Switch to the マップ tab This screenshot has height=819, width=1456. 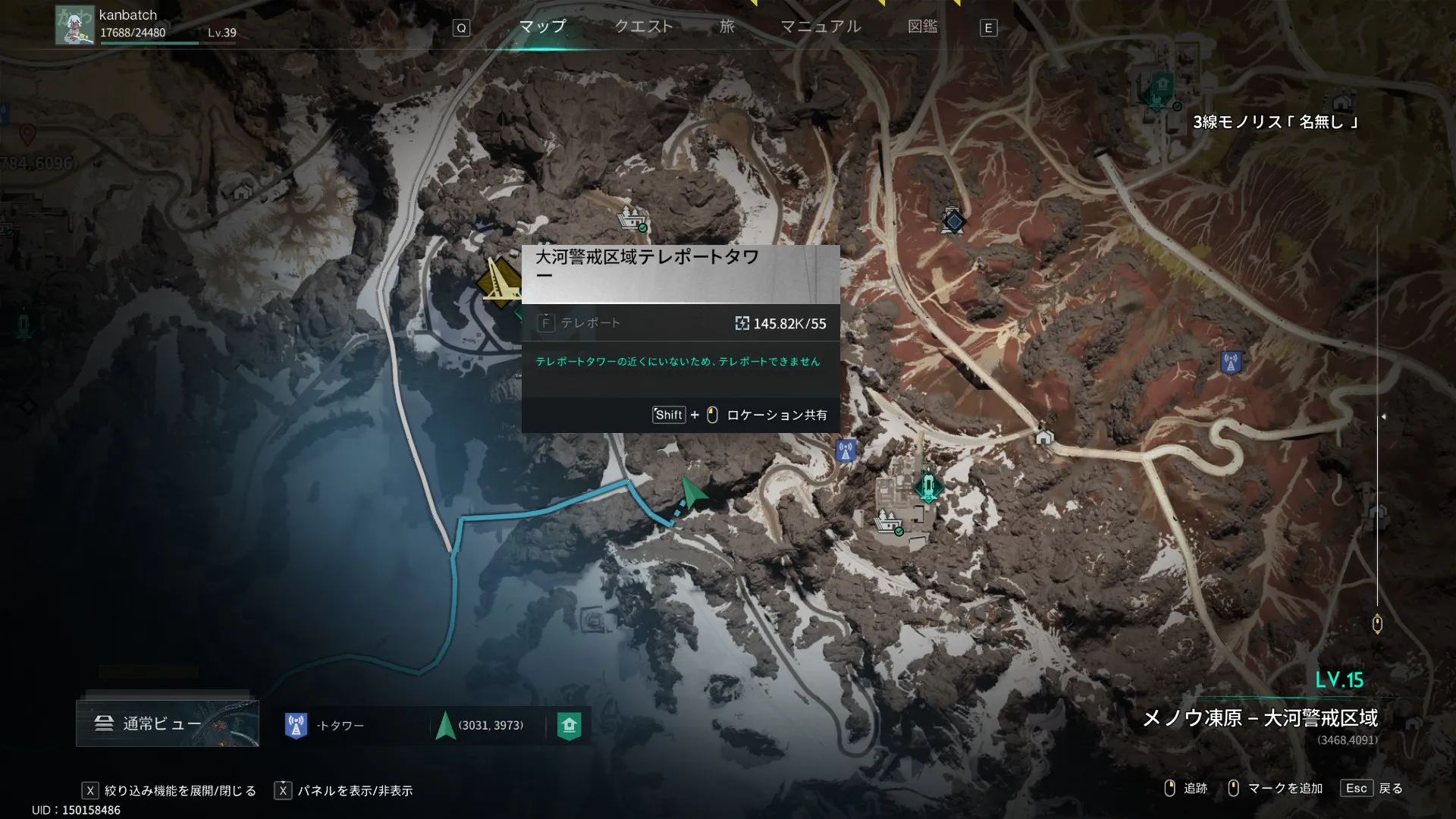click(542, 27)
